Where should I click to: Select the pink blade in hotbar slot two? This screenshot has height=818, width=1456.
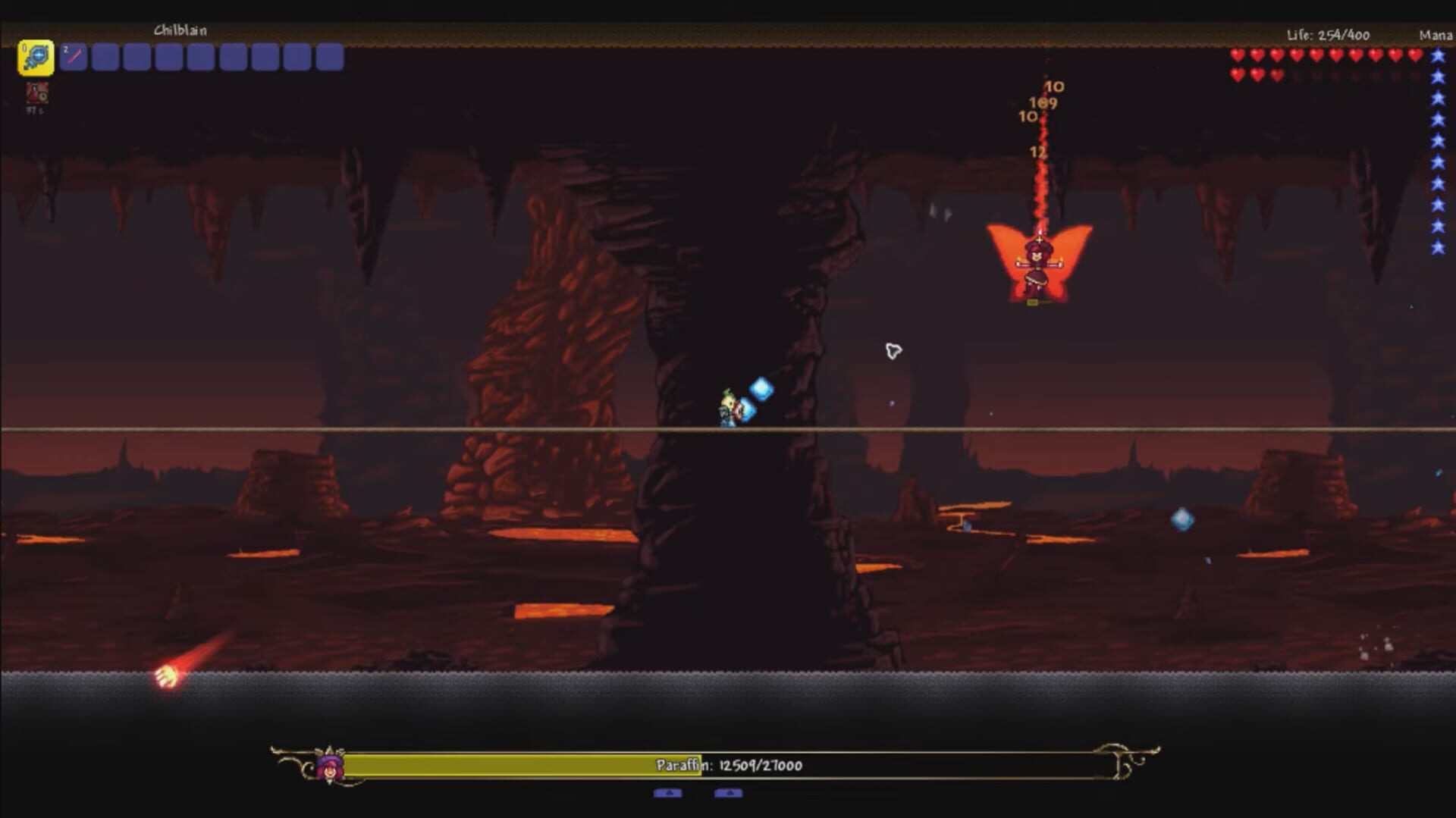click(74, 57)
